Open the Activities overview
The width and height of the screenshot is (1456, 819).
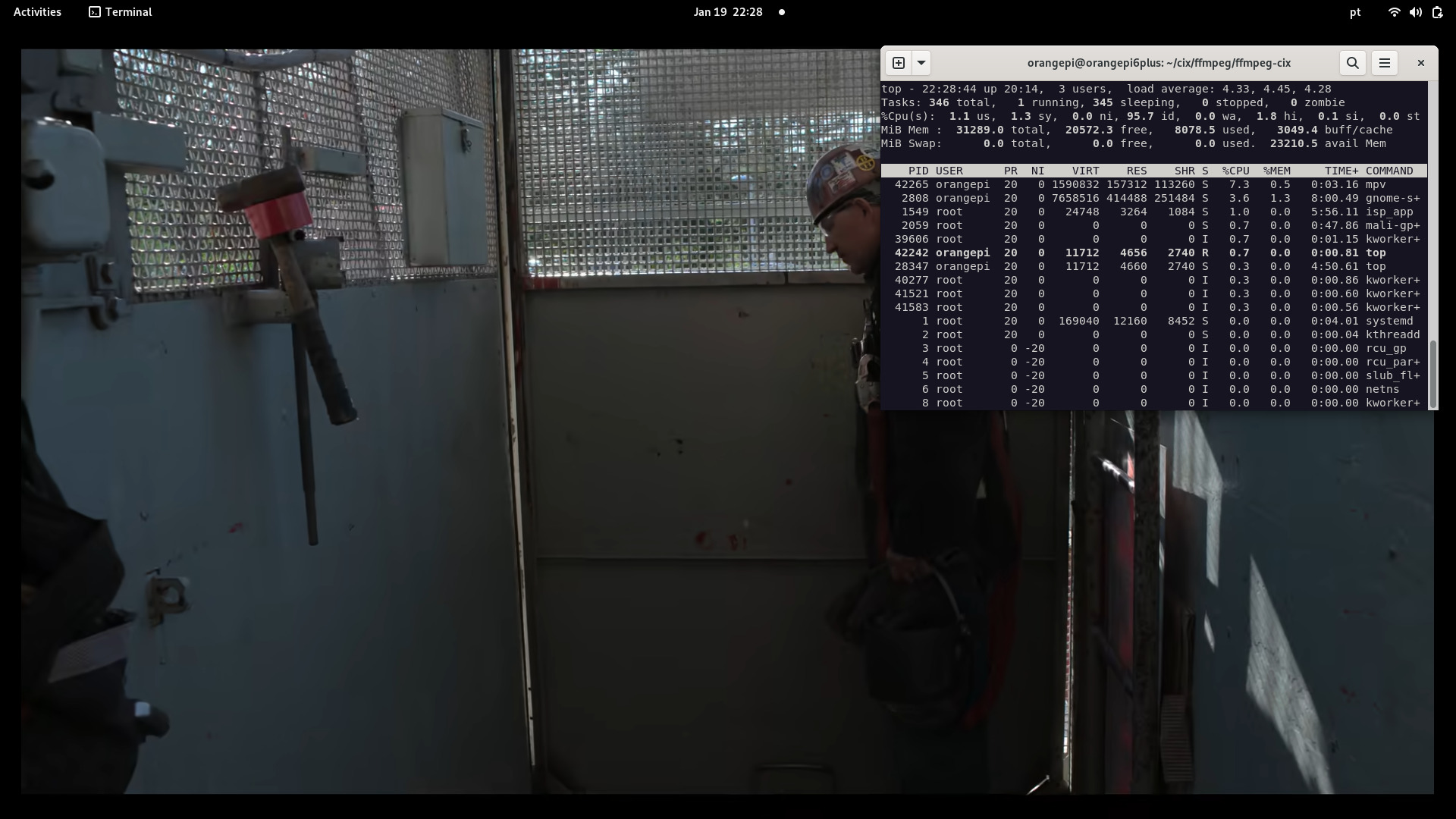(x=36, y=12)
